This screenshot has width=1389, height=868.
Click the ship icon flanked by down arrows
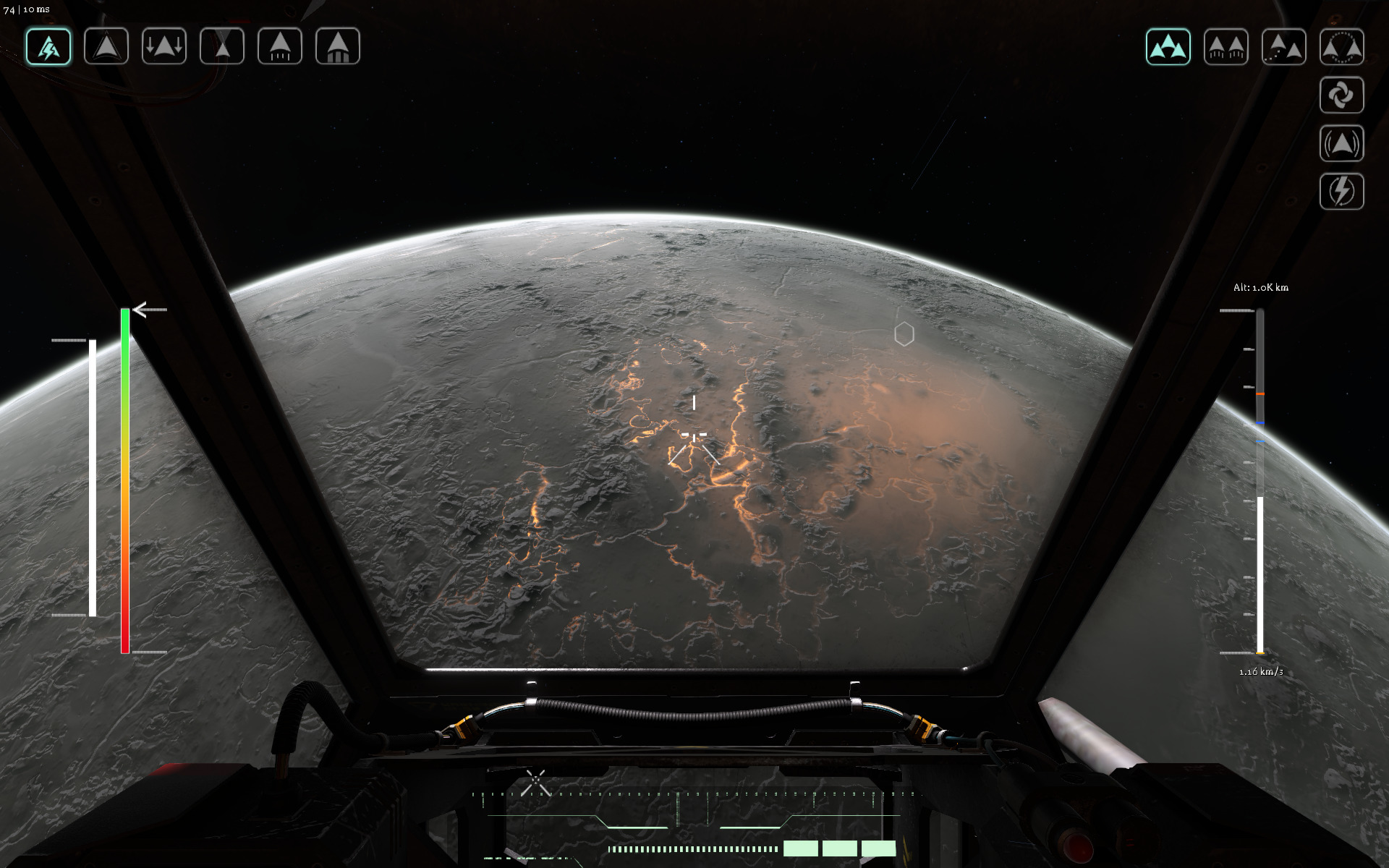tap(164, 47)
